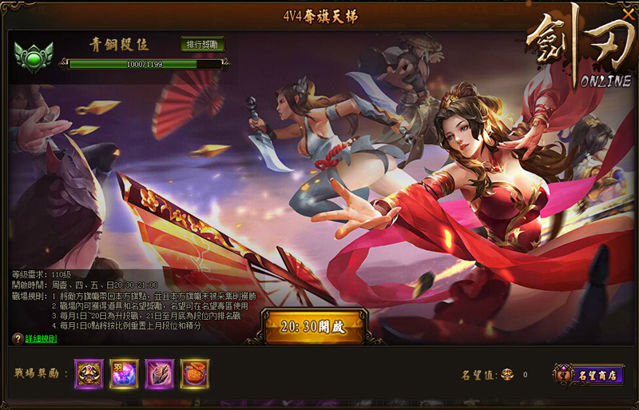View the feather reward item icon
The image size is (639, 410).
tap(159, 374)
